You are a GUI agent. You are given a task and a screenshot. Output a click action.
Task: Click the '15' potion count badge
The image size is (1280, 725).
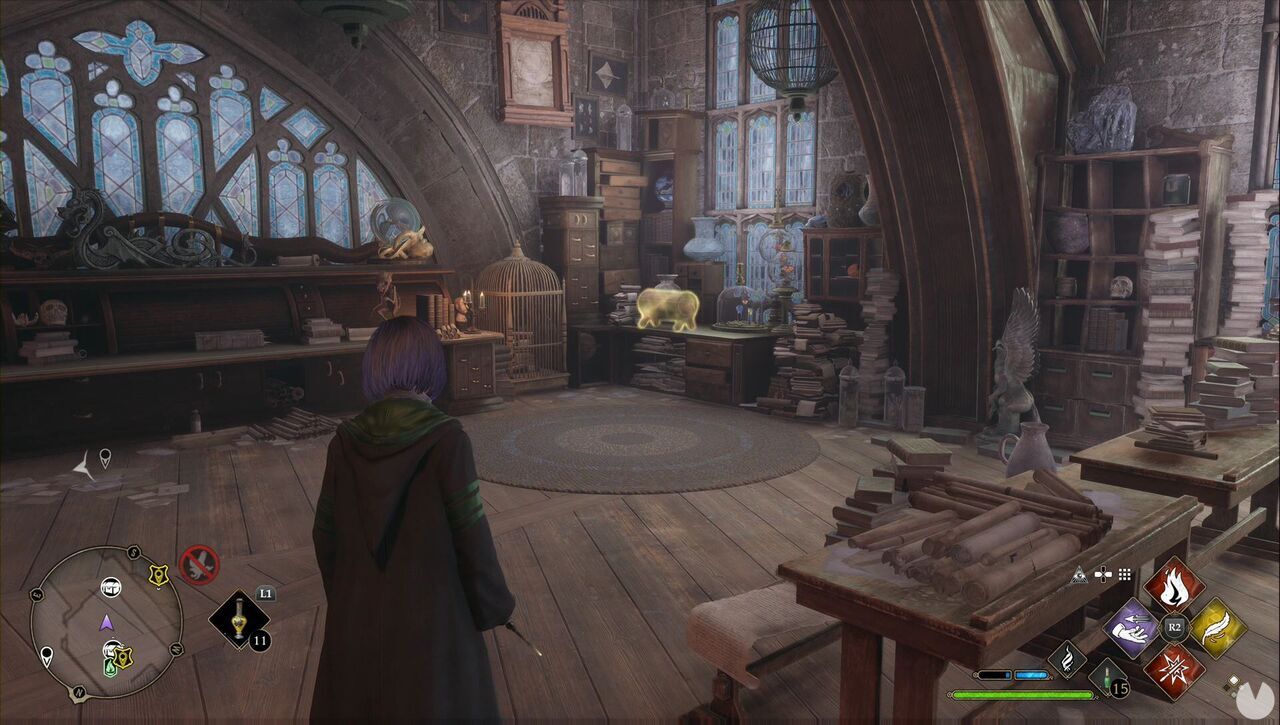point(1119,688)
